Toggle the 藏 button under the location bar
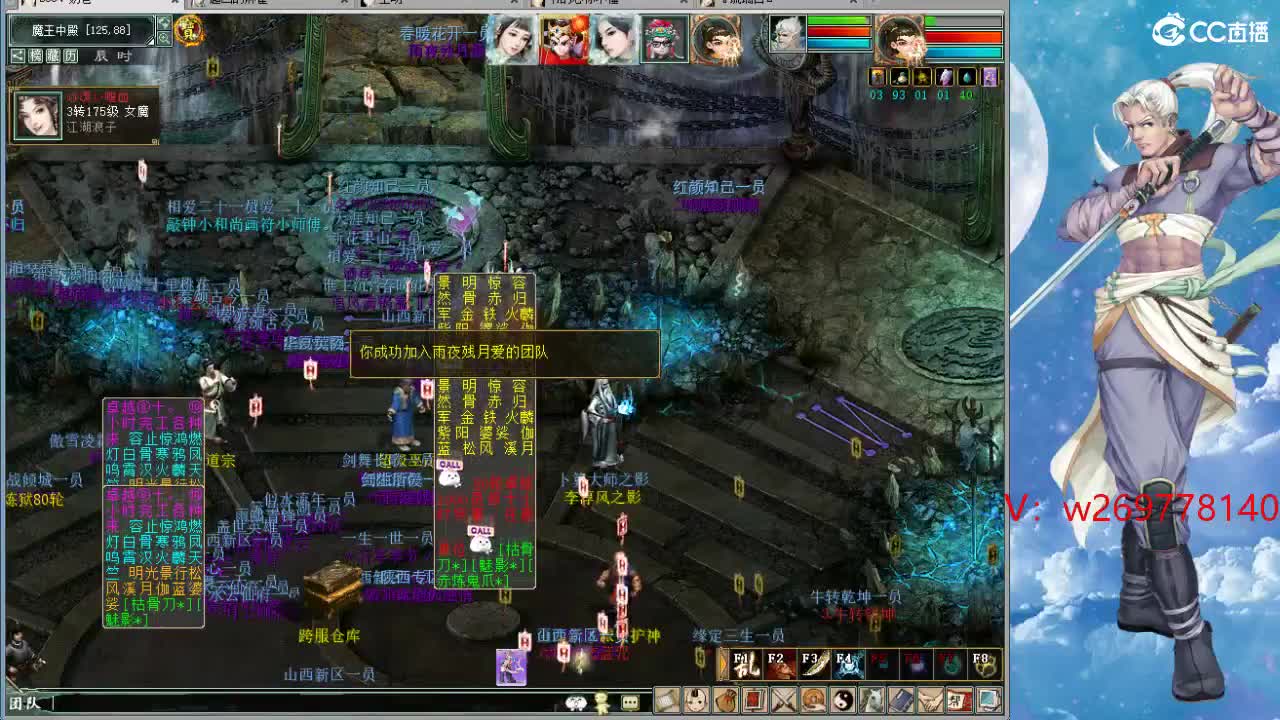Image resolution: width=1280 pixels, height=720 pixels. [x=55, y=56]
